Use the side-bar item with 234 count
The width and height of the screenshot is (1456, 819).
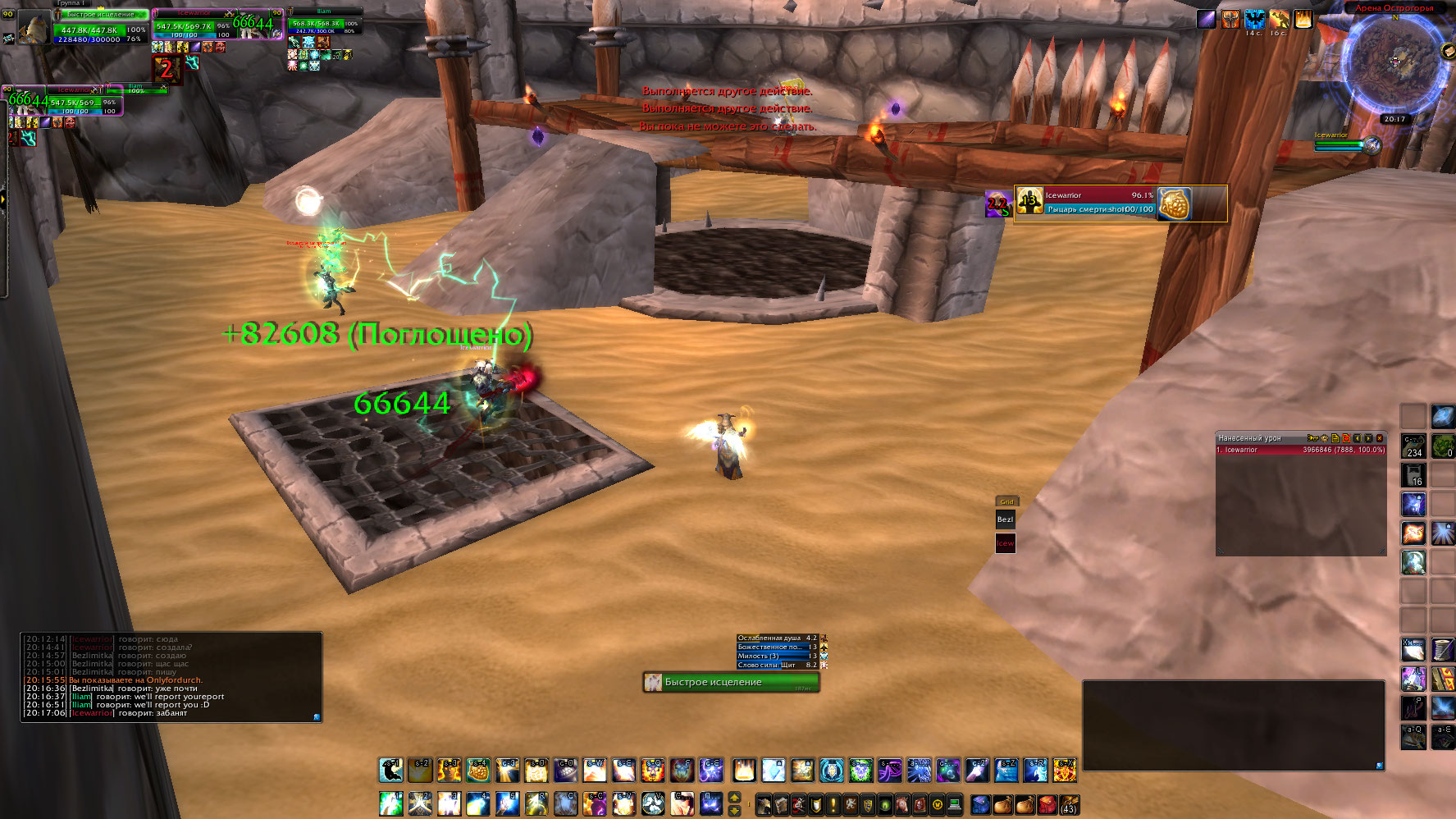1413,446
